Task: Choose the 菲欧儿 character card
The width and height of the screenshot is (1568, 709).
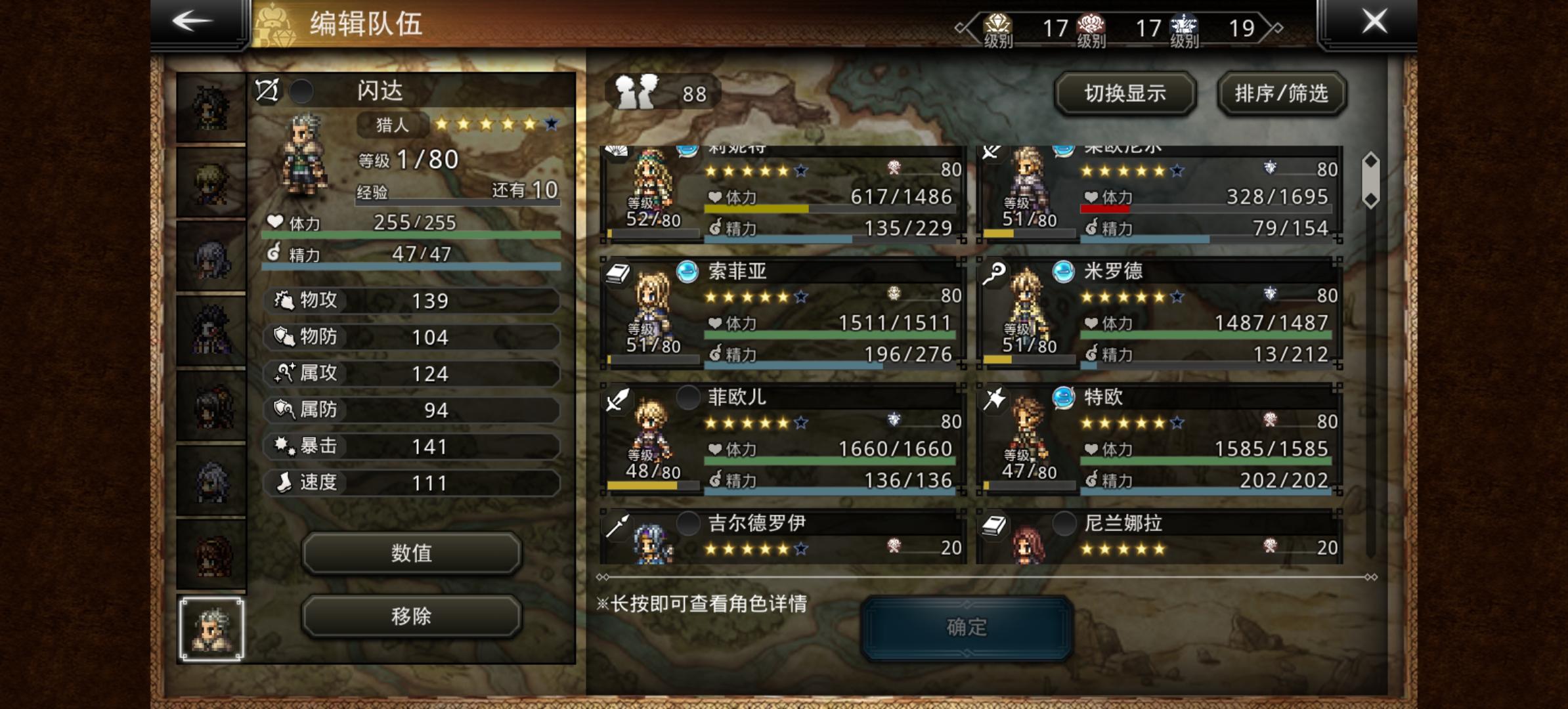Action: click(783, 439)
